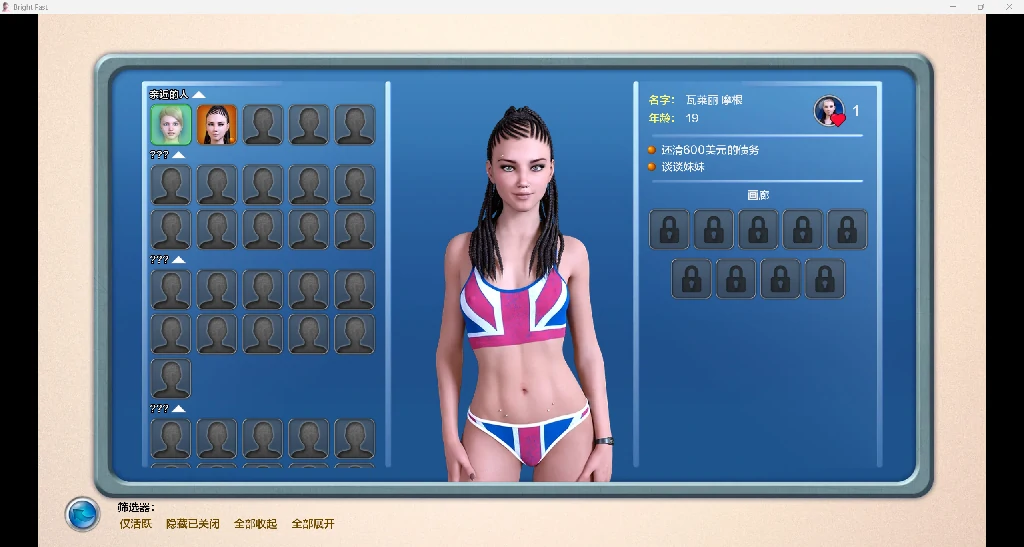Viewport: 1024px width, 547px height.
Task: Click the relationship portrait with heart
Action: (x=829, y=111)
